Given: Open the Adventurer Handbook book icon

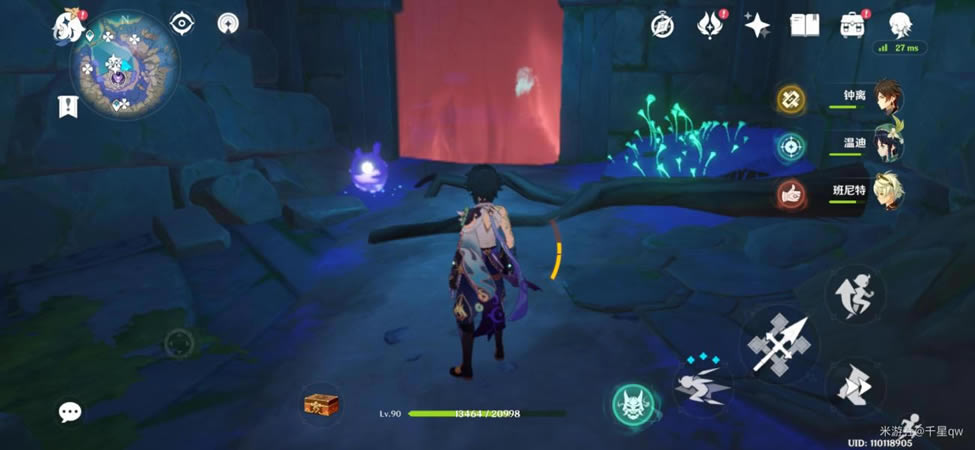Looking at the screenshot, I should click(x=805, y=25).
